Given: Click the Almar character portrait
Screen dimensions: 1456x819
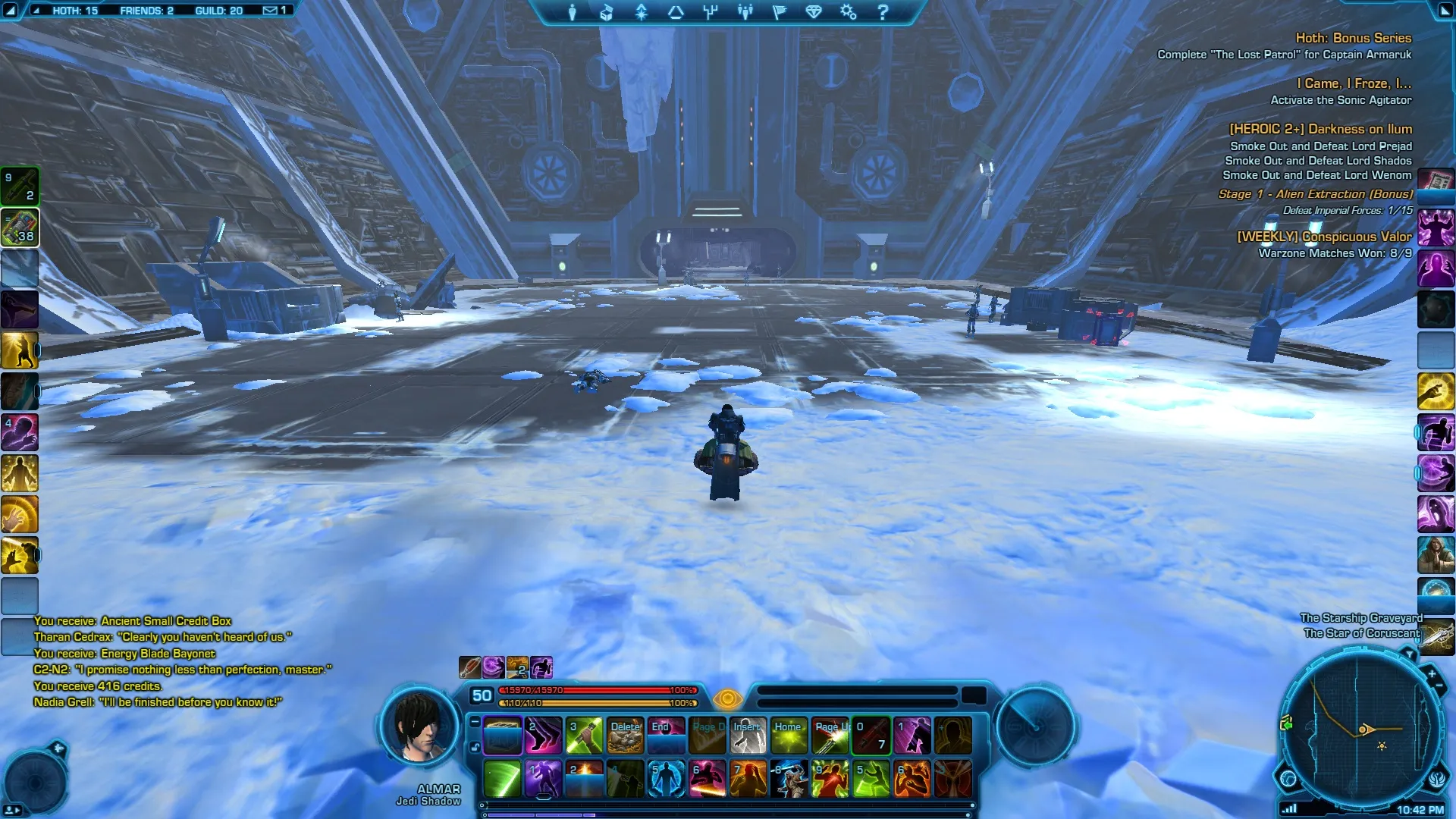Looking at the screenshot, I should point(421,726).
